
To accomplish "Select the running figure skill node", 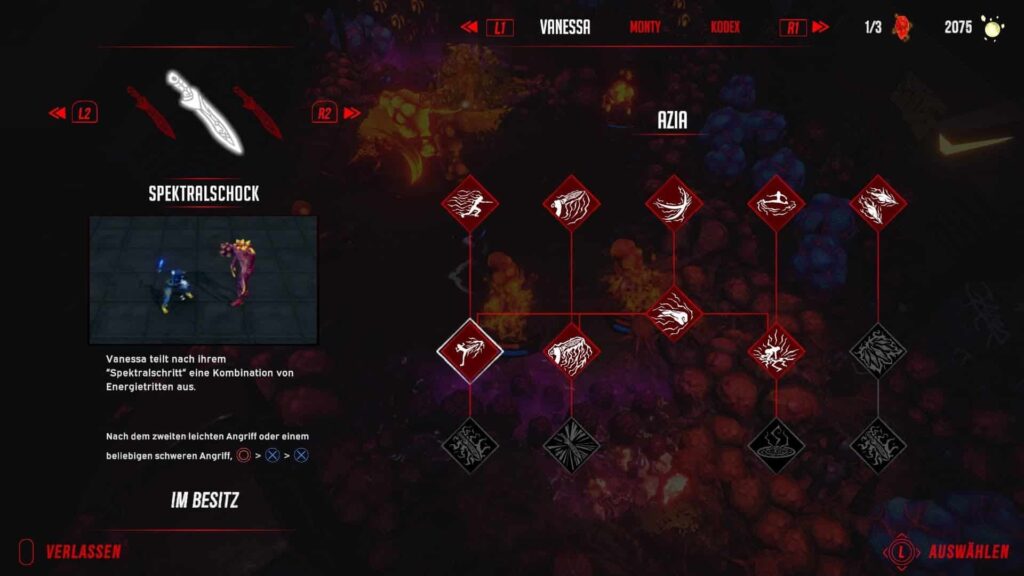I will 469,203.
